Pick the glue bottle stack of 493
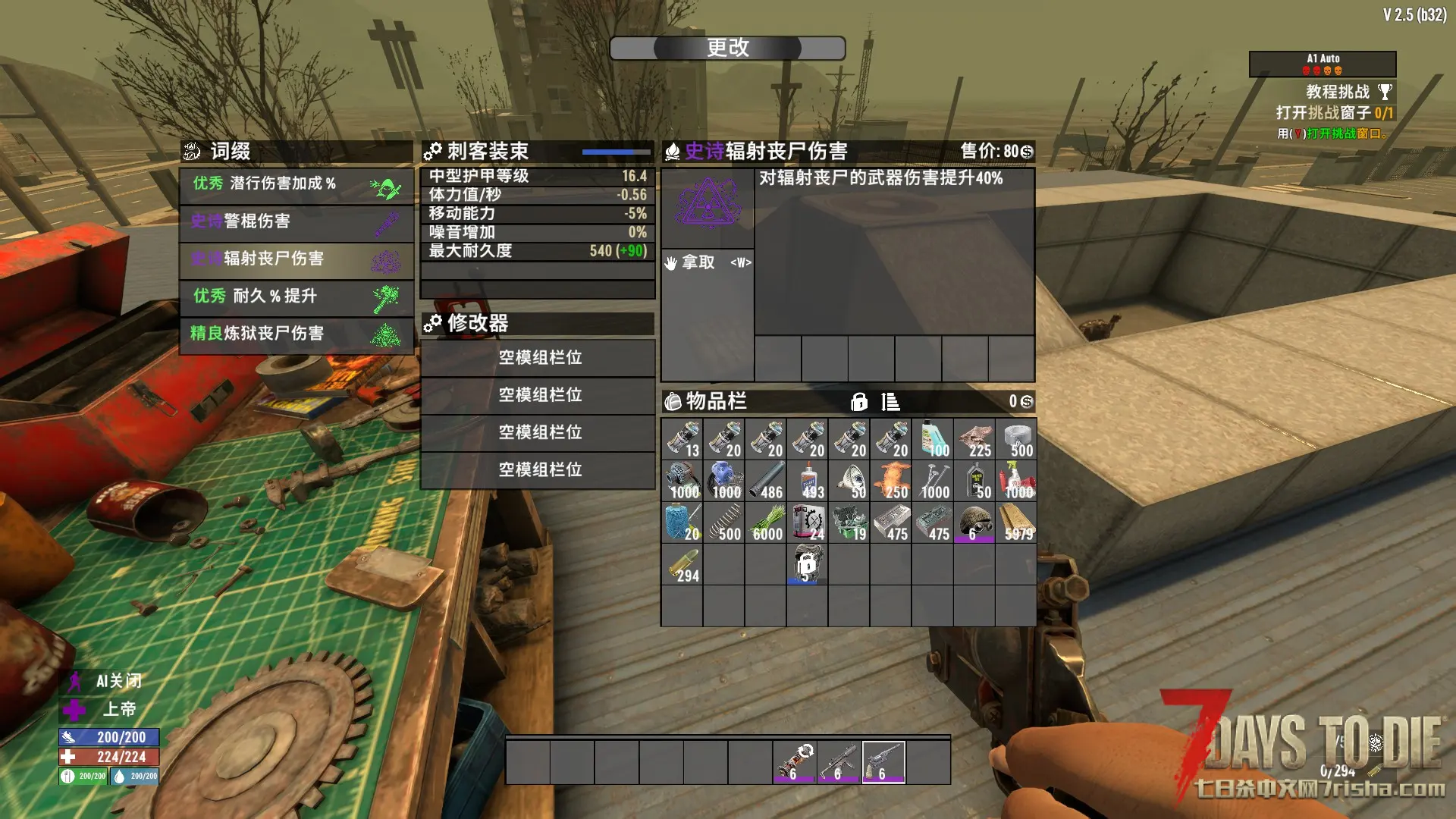This screenshot has width=1456, height=819. click(808, 482)
